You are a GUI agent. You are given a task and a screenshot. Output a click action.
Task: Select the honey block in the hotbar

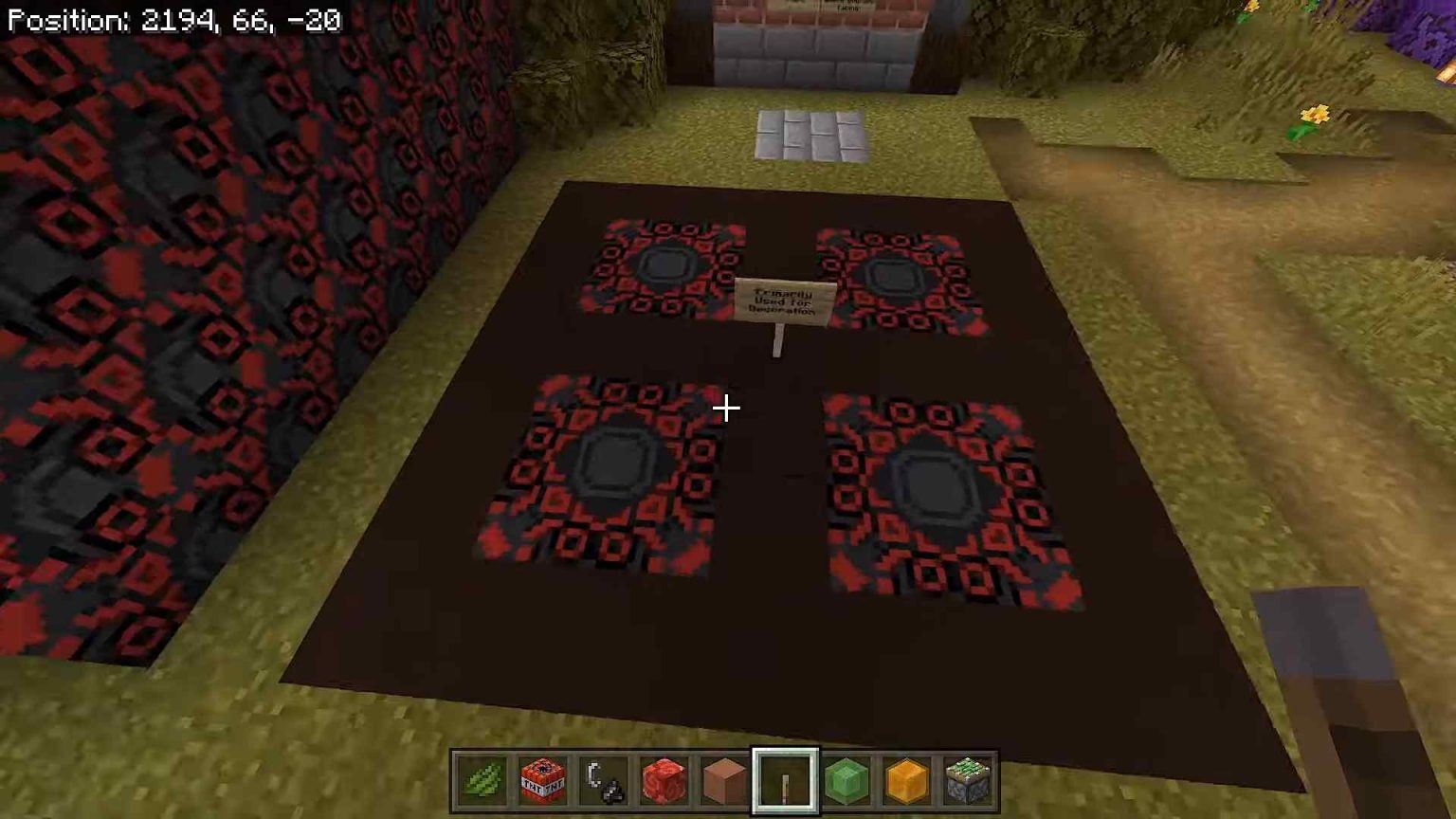click(906, 779)
